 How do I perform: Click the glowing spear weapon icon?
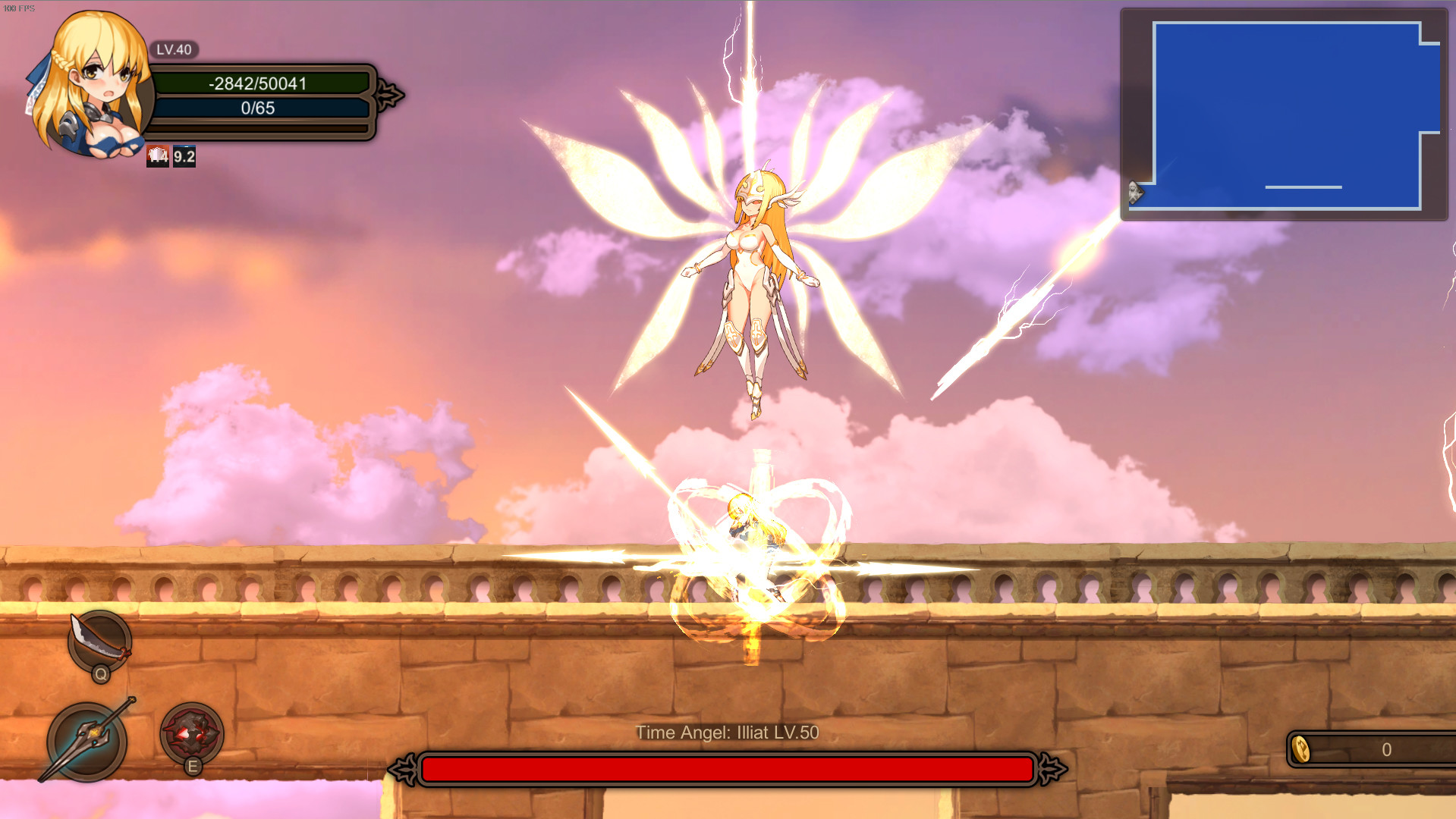[x=87, y=739]
